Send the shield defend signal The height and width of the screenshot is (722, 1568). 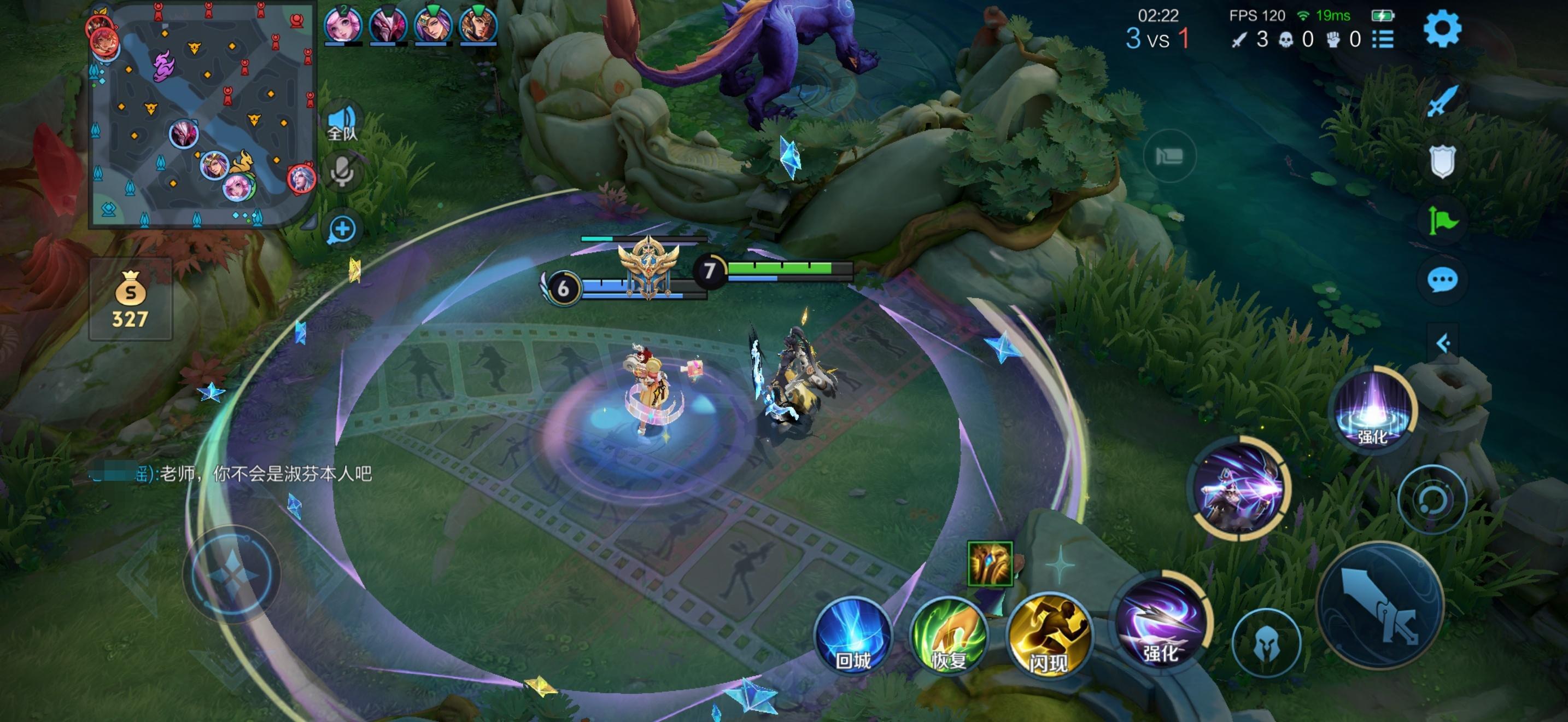(x=1441, y=161)
